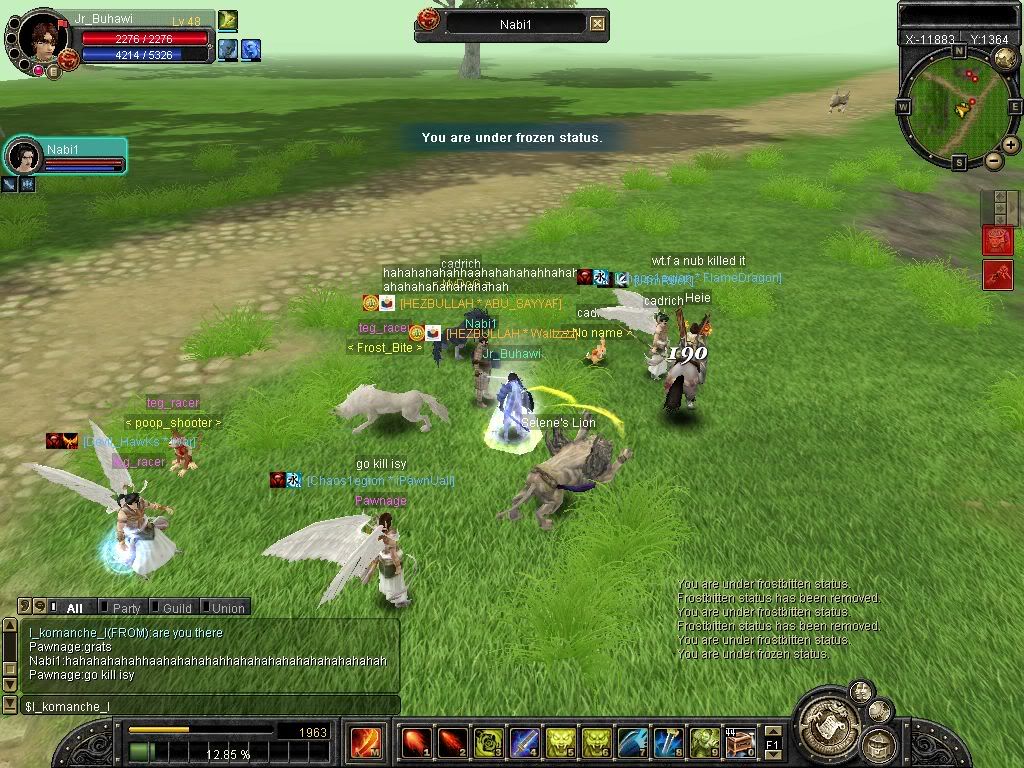Zoom in on the minimap
This screenshot has height=768, width=1024.
click(1011, 145)
